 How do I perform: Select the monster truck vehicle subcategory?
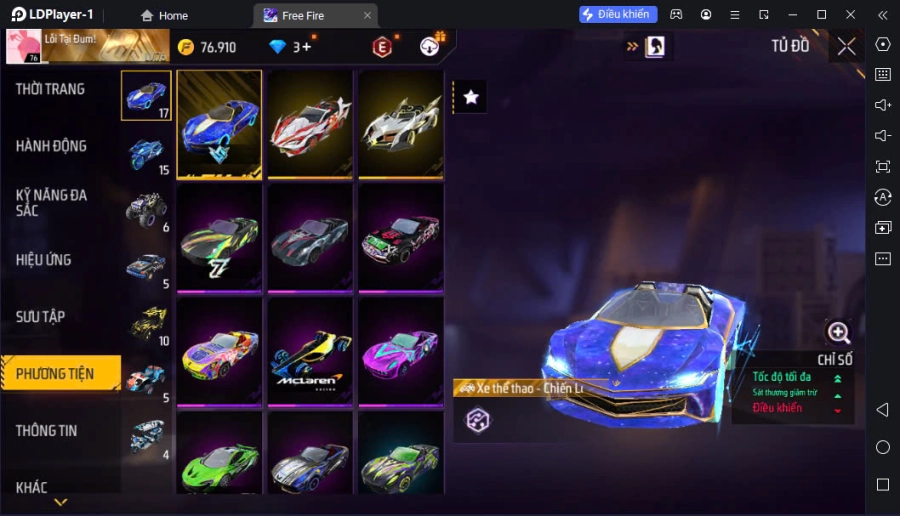146,210
